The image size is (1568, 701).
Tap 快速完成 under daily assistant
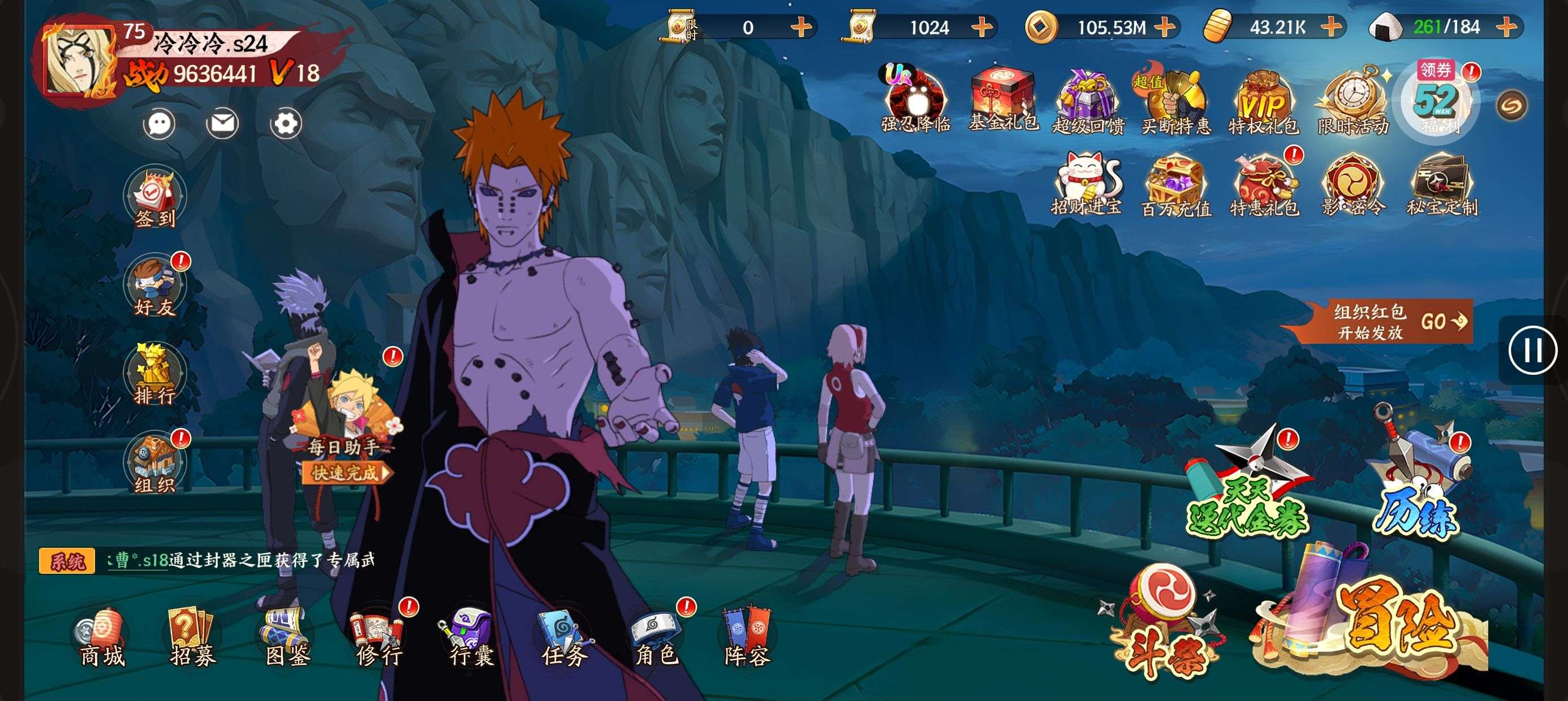coord(346,473)
